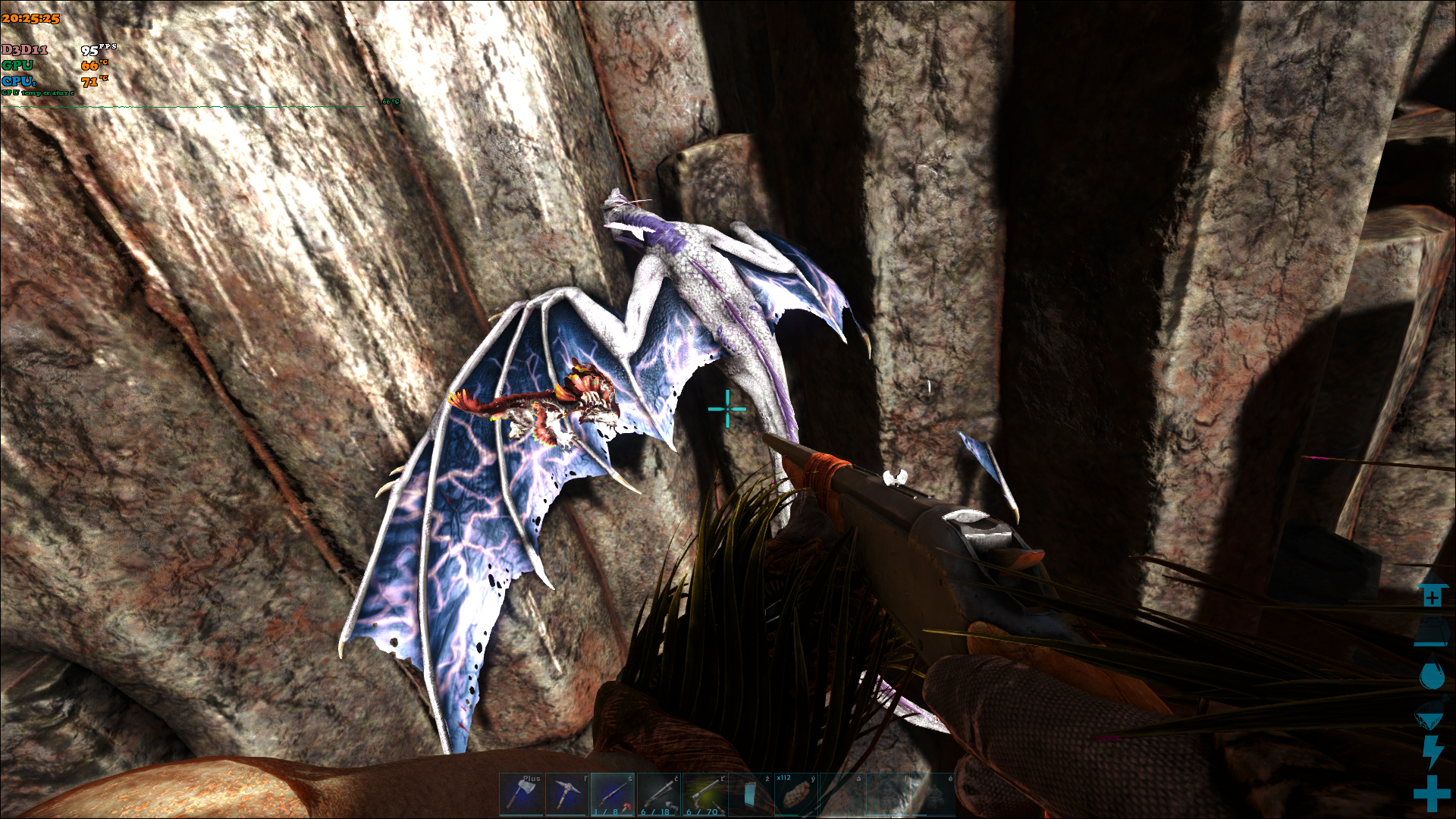1456x819 pixels.
Task: Select the shotgun slot showing 1 / 8
Action: (x=613, y=794)
